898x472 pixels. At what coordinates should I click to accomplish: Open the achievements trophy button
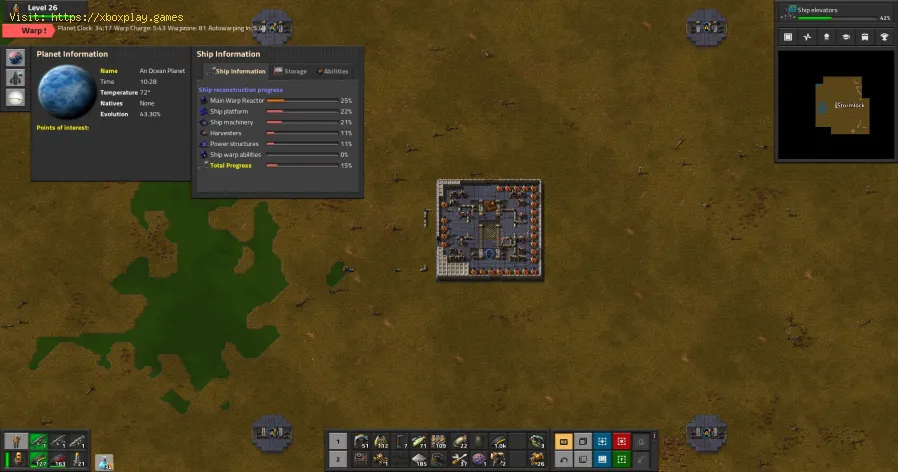click(884, 37)
